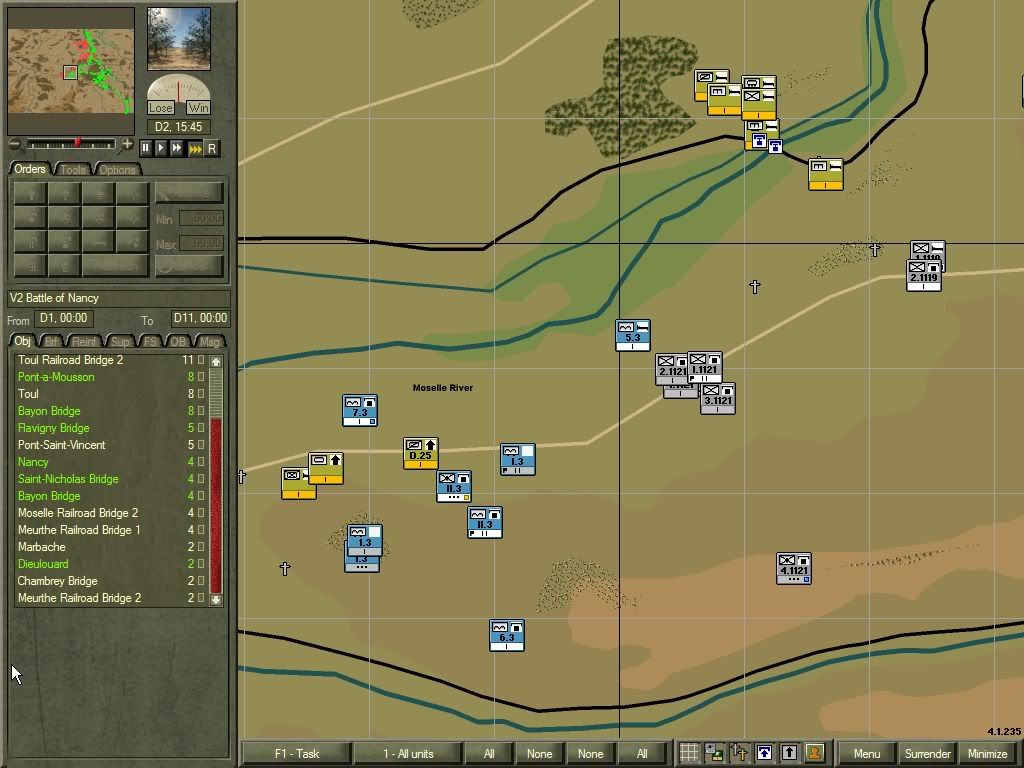Minimize the game window
The height and width of the screenshot is (768, 1024).
coord(987,753)
